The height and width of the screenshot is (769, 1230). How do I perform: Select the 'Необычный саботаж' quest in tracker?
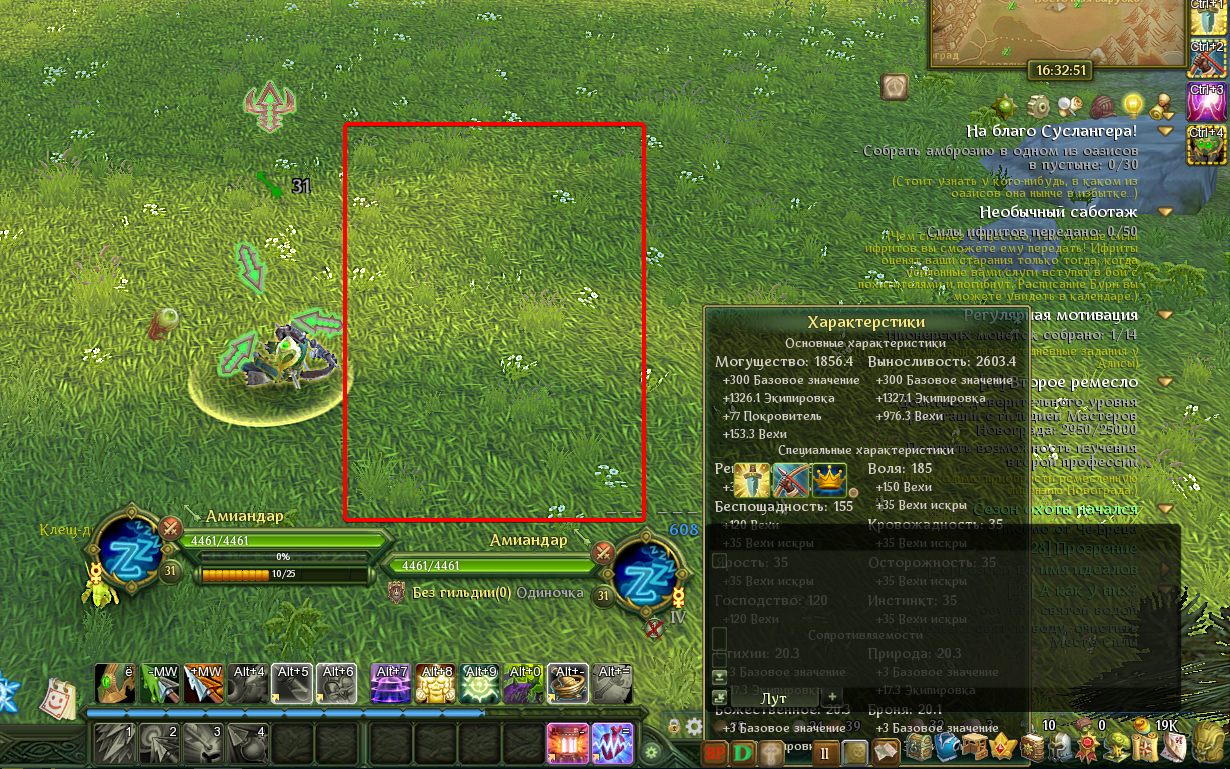tap(1058, 212)
